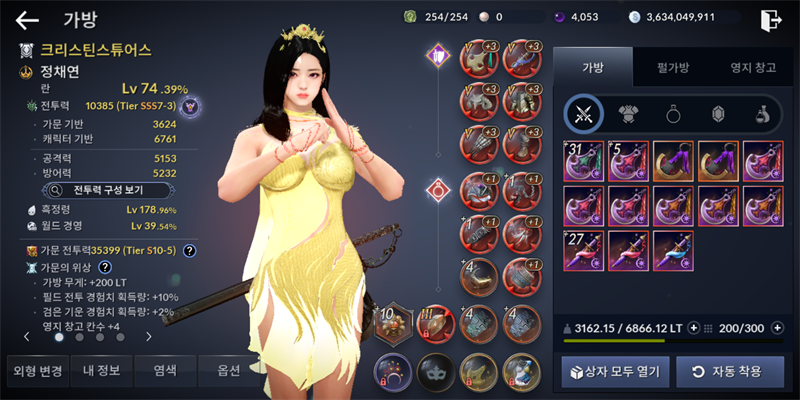Go back using the arrow button

(27, 20)
